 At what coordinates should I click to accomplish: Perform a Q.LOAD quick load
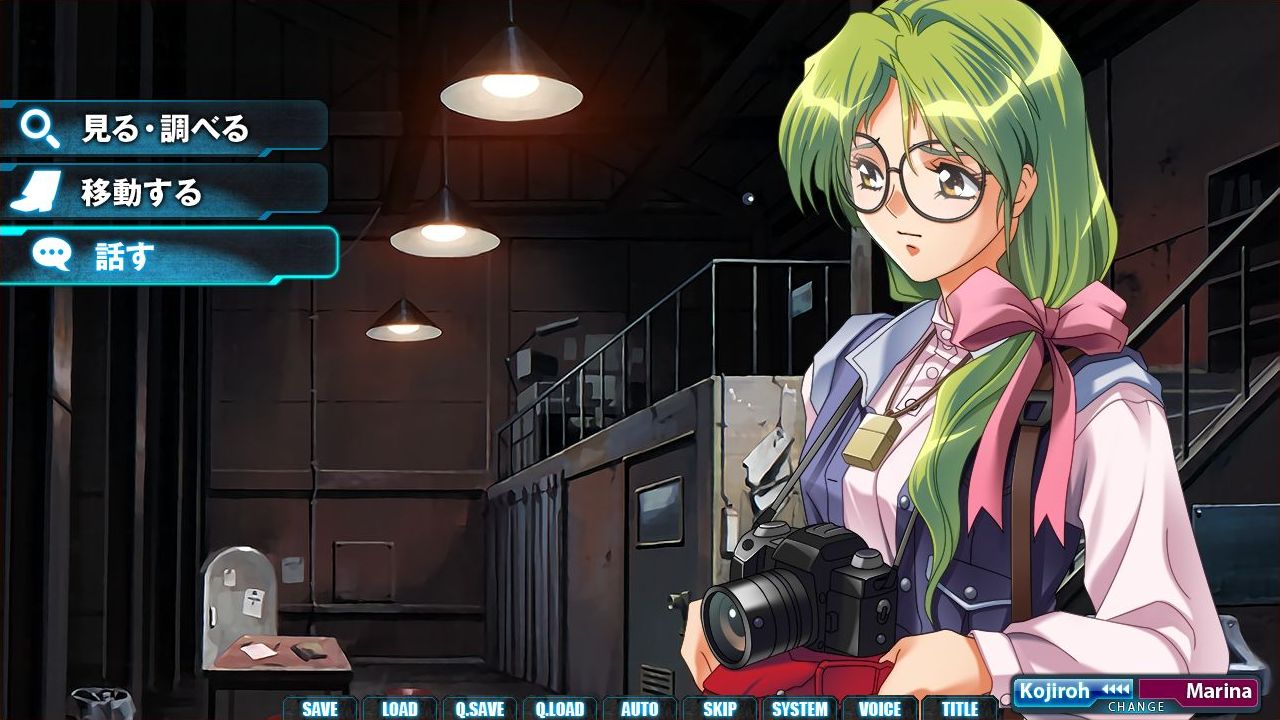point(561,707)
